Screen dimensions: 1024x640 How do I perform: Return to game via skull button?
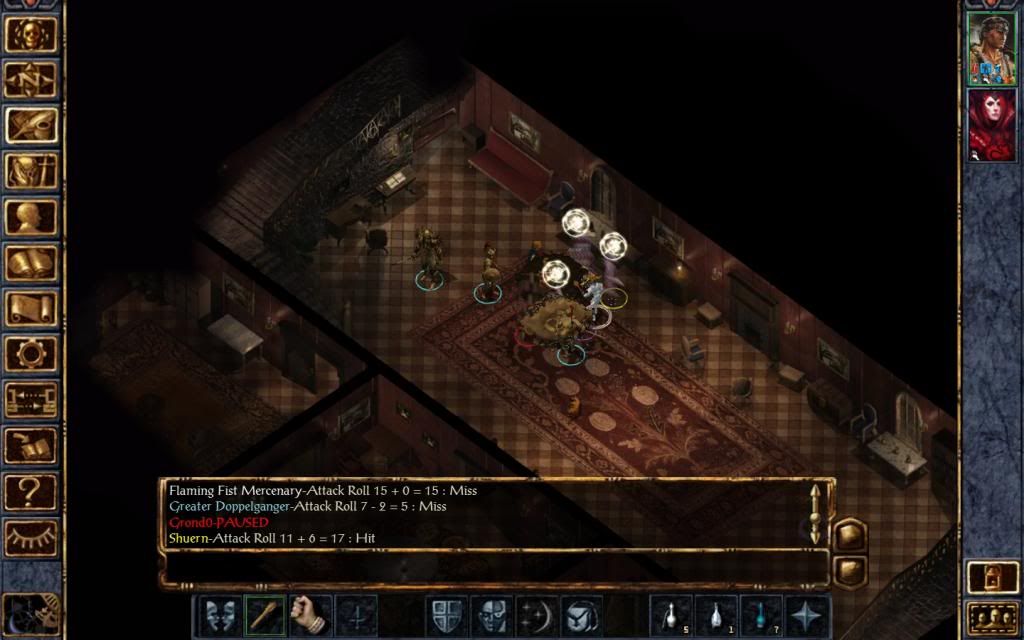(x=31, y=34)
